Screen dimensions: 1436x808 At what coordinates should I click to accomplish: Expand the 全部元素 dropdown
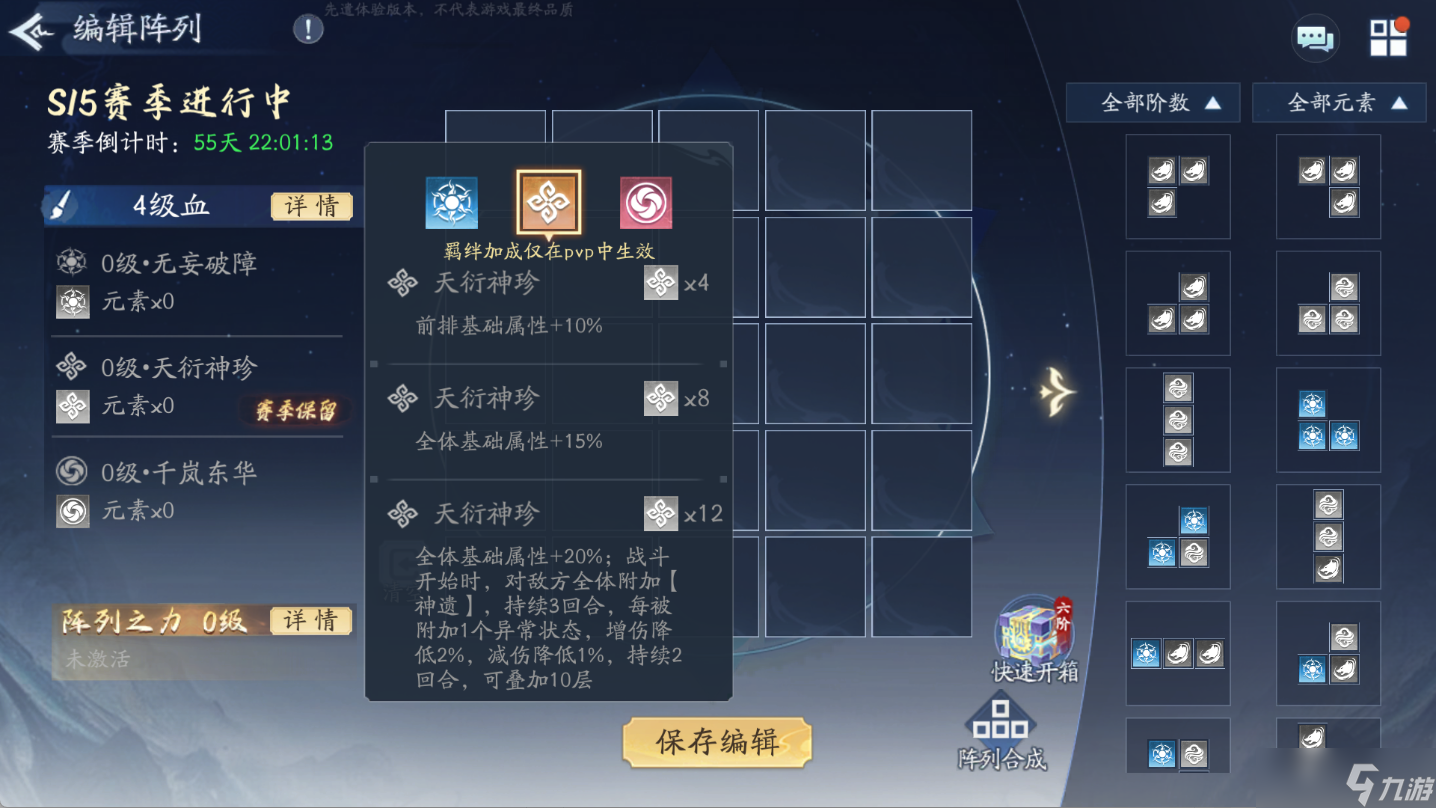coord(1339,102)
